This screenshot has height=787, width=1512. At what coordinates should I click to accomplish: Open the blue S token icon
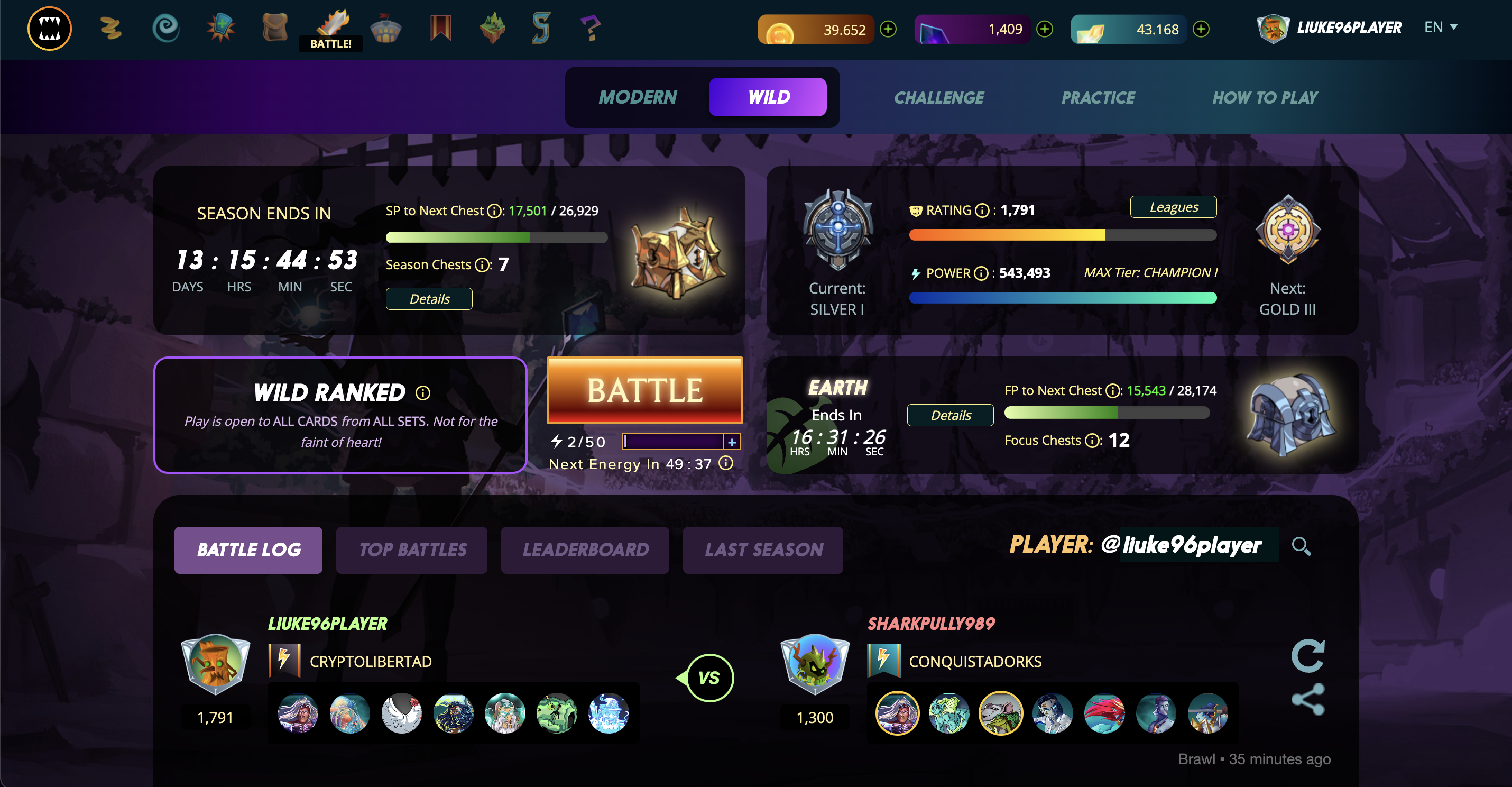[x=542, y=28]
